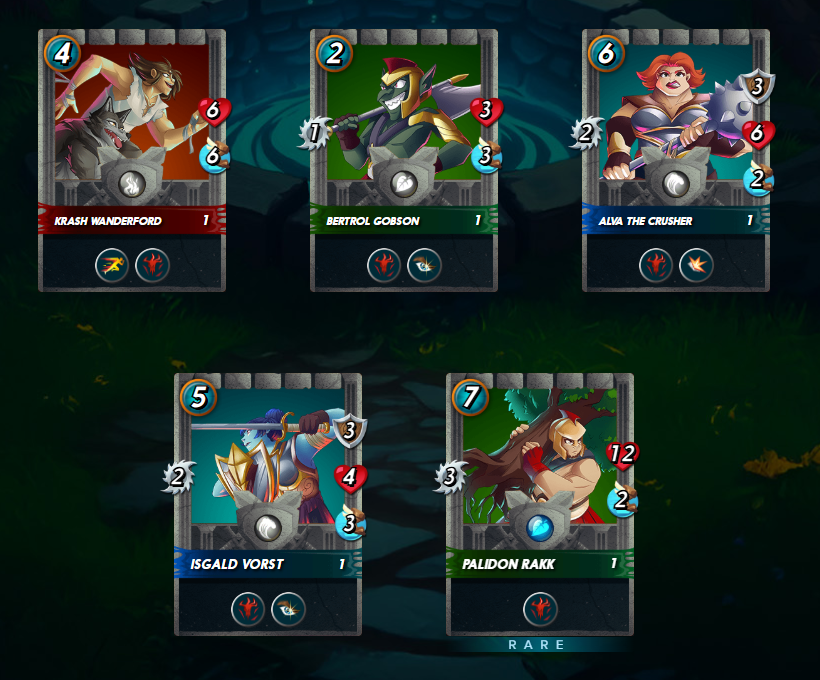
Task: Show the eye ability icon on Bertrol Gobson
Action: tap(424, 265)
